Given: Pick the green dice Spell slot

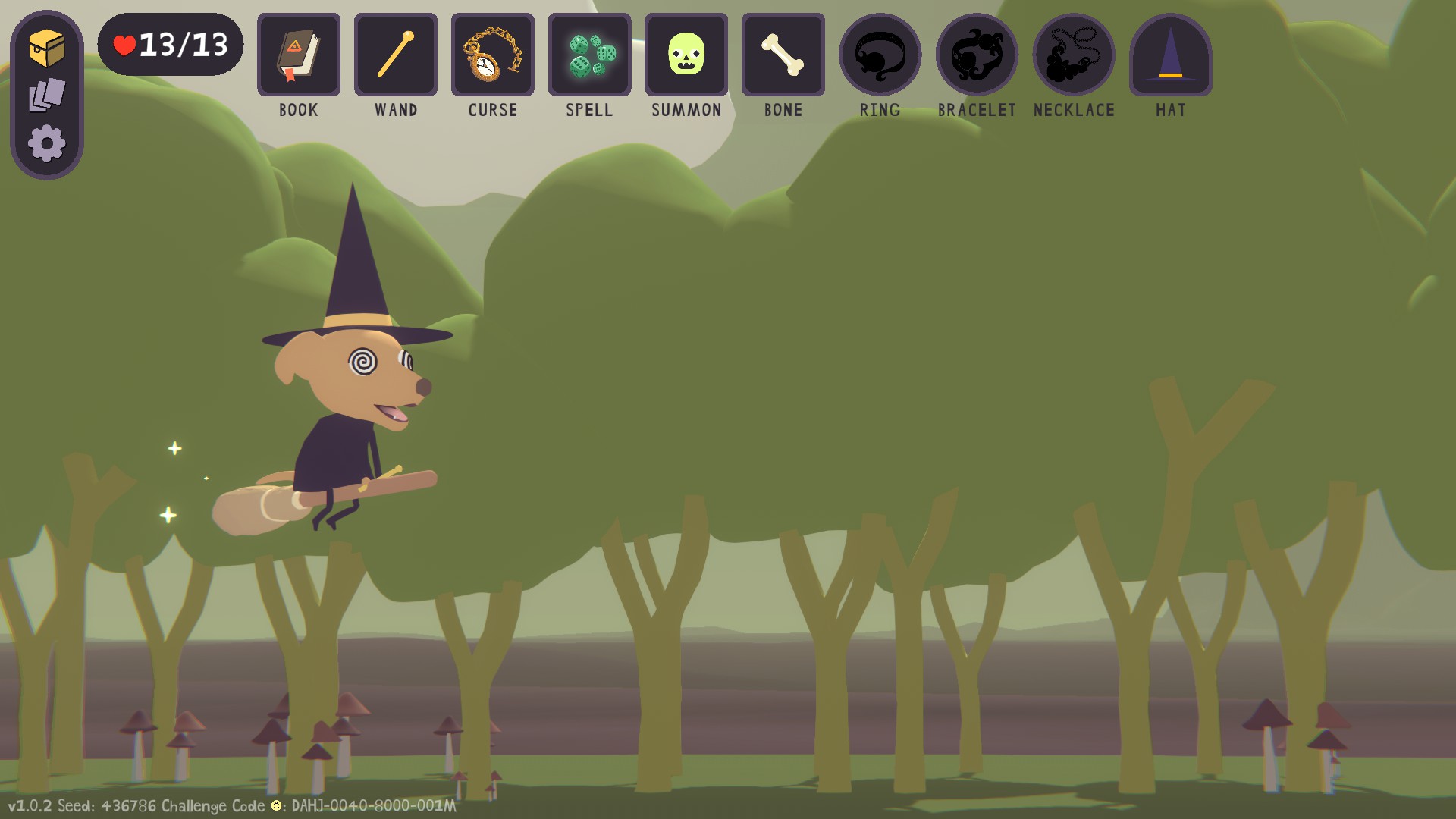Looking at the screenshot, I should click(x=590, y=55).
